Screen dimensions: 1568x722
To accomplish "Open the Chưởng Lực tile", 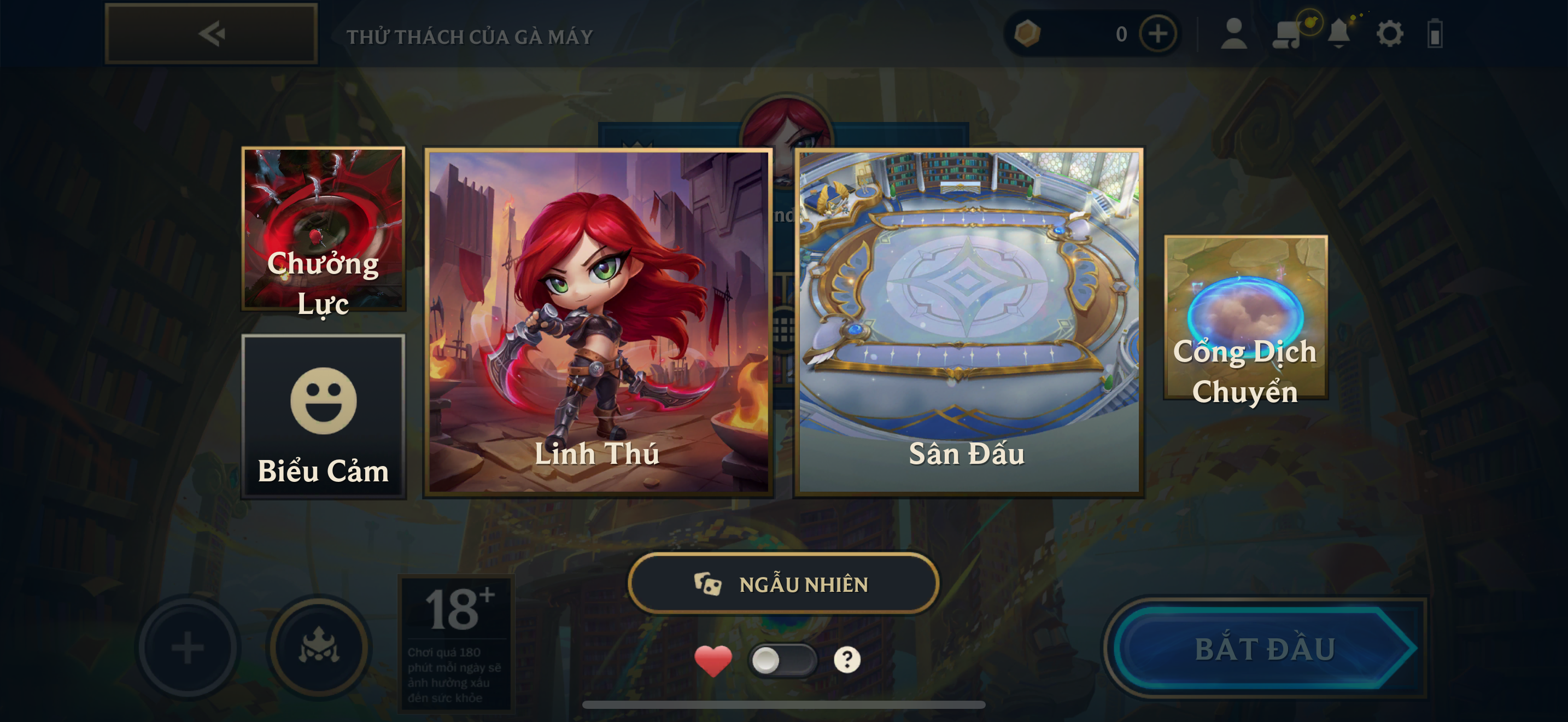I will tap(323, 230).
